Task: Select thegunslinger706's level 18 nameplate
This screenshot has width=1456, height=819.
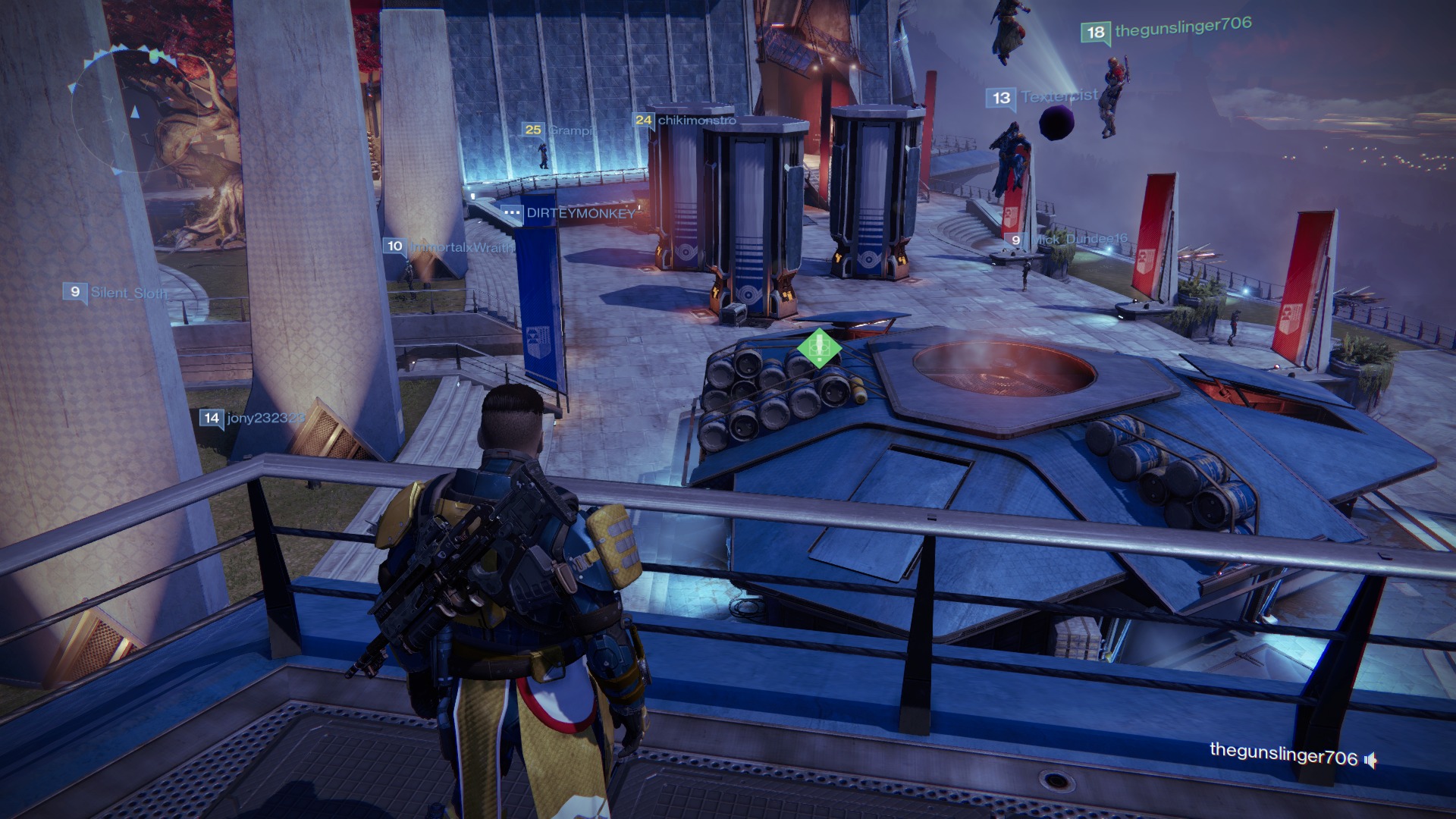Action: [1166, 30]
